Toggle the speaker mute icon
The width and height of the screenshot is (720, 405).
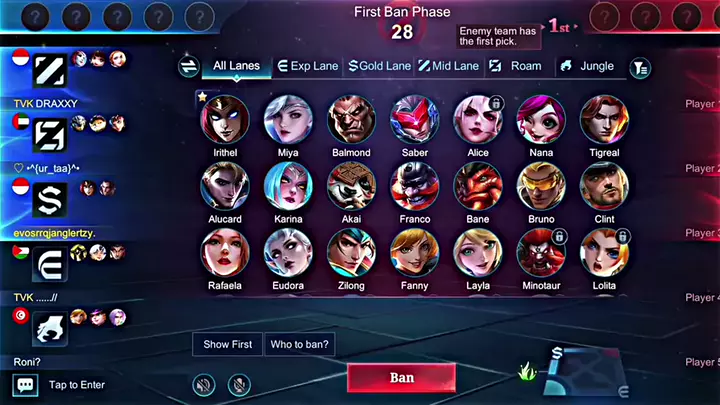pos(204,383)
